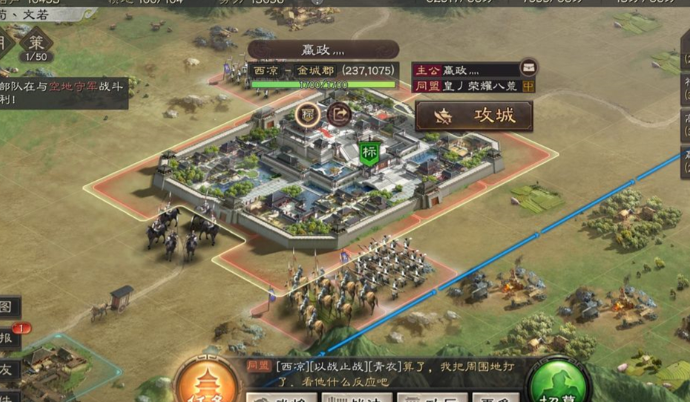The width and height of the screenshot is (690, 402).
Task: Open the 策 strategy counter showing 1/50
Action: (36, 45)
